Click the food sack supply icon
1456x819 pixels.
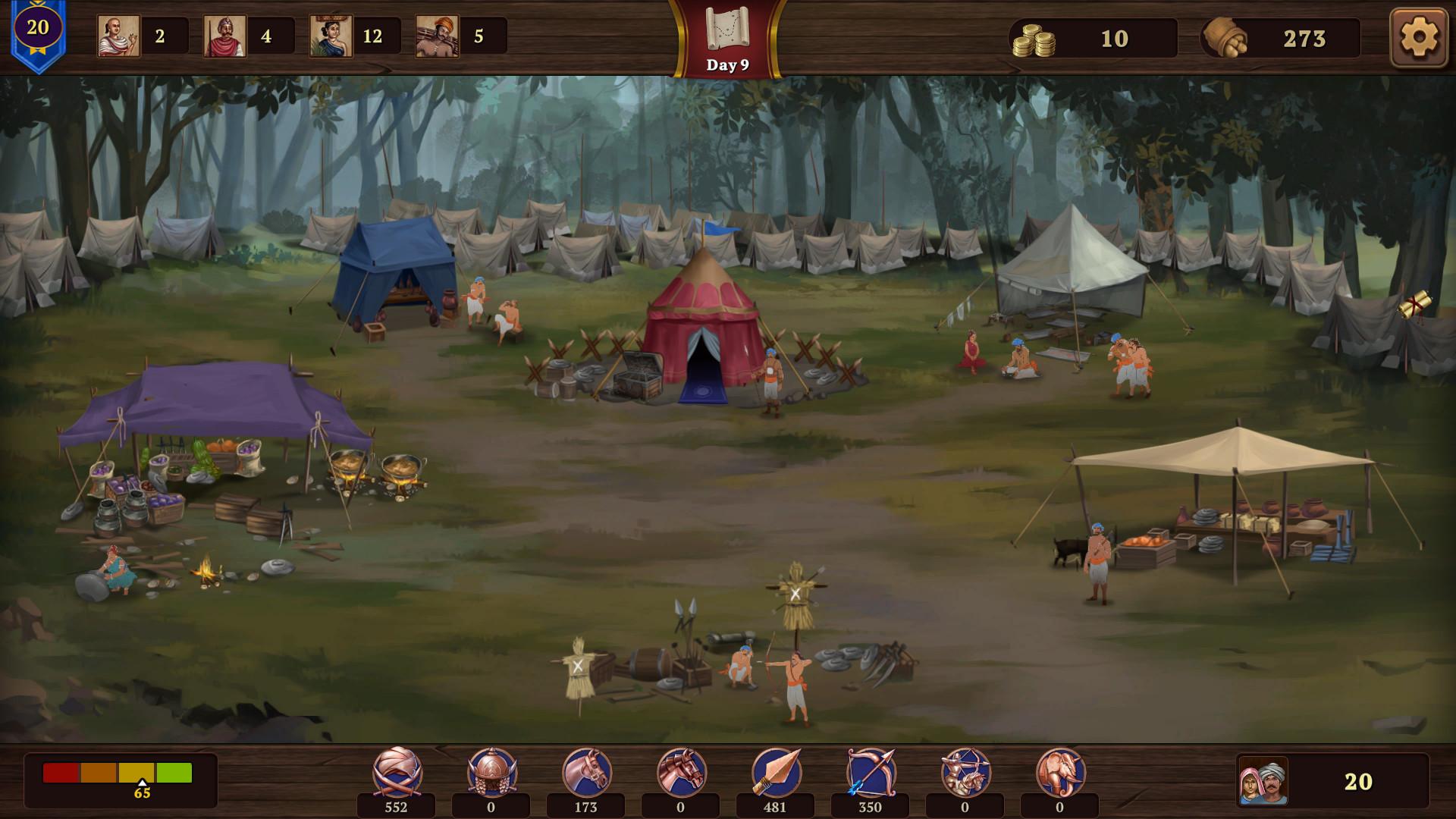pos(1225,38)
